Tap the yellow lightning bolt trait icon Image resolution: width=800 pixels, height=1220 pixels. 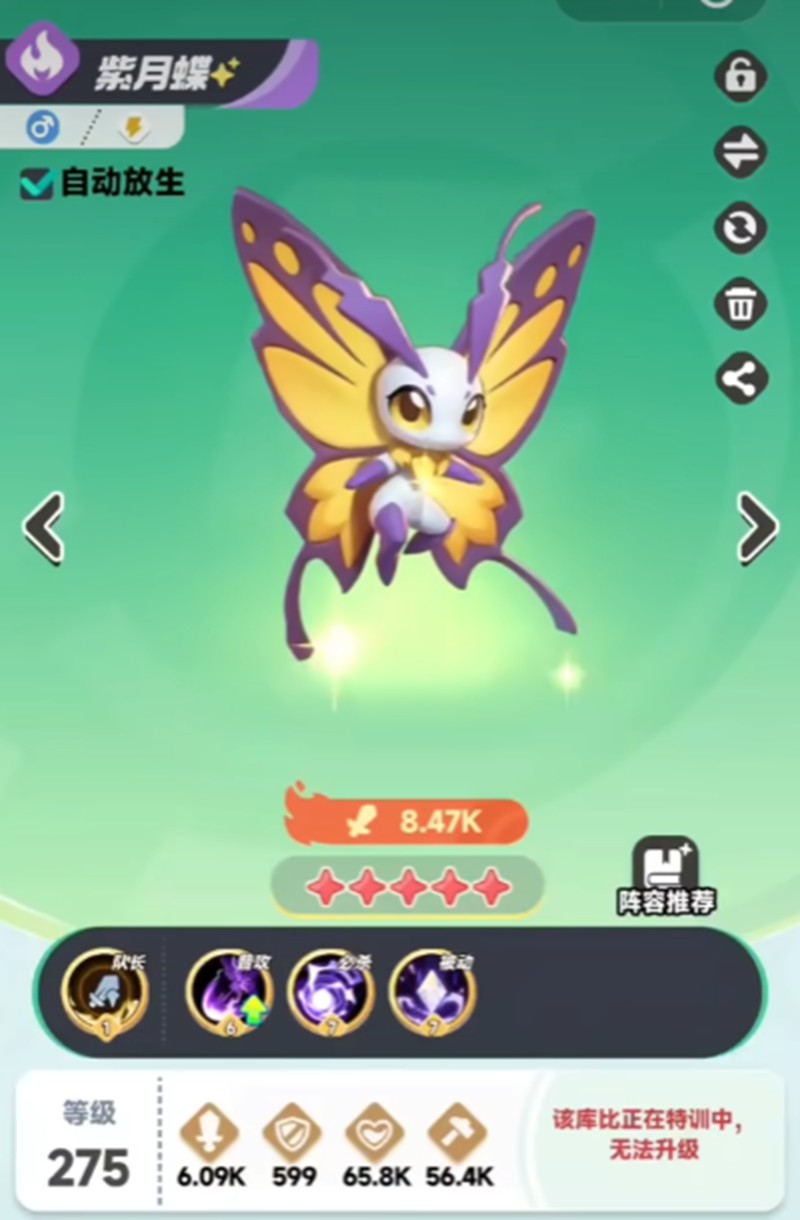[x=132, y=127]
